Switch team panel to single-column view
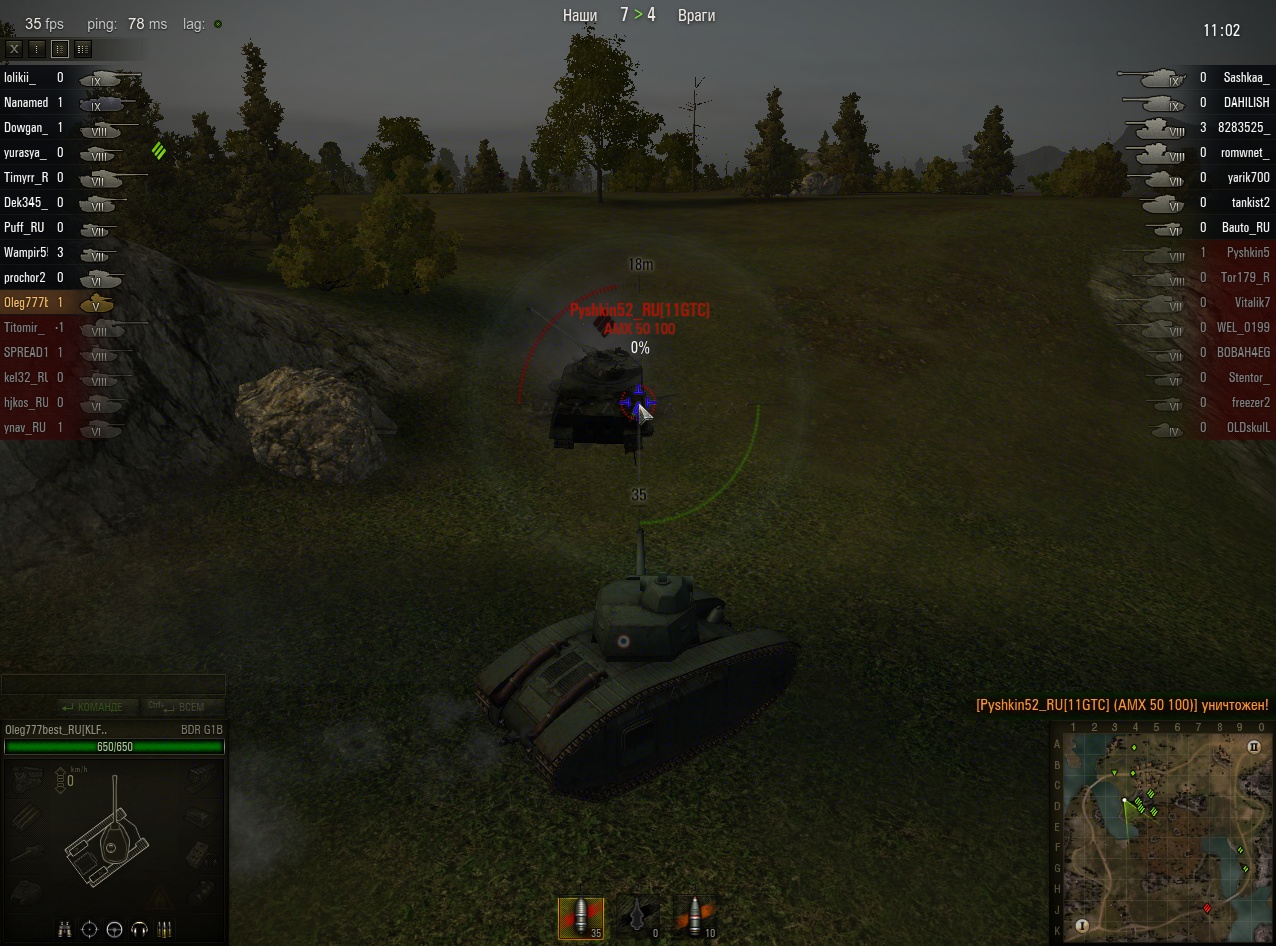The width and height of the screenshot is (1276, 946). 37,48
